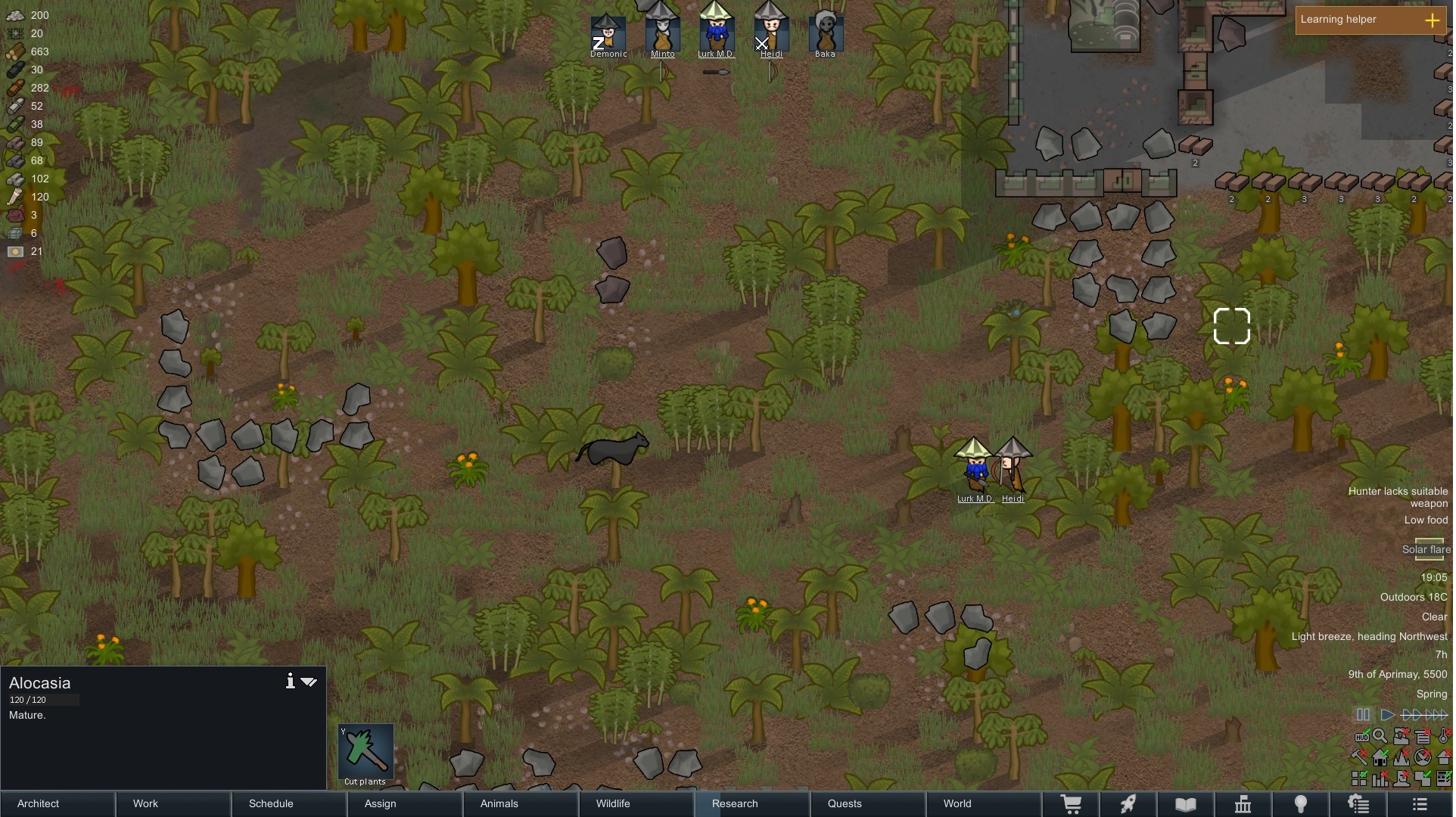Select the Cut plants order gizmo
This screenshot has height=817, width=1456.
(366, 753)
